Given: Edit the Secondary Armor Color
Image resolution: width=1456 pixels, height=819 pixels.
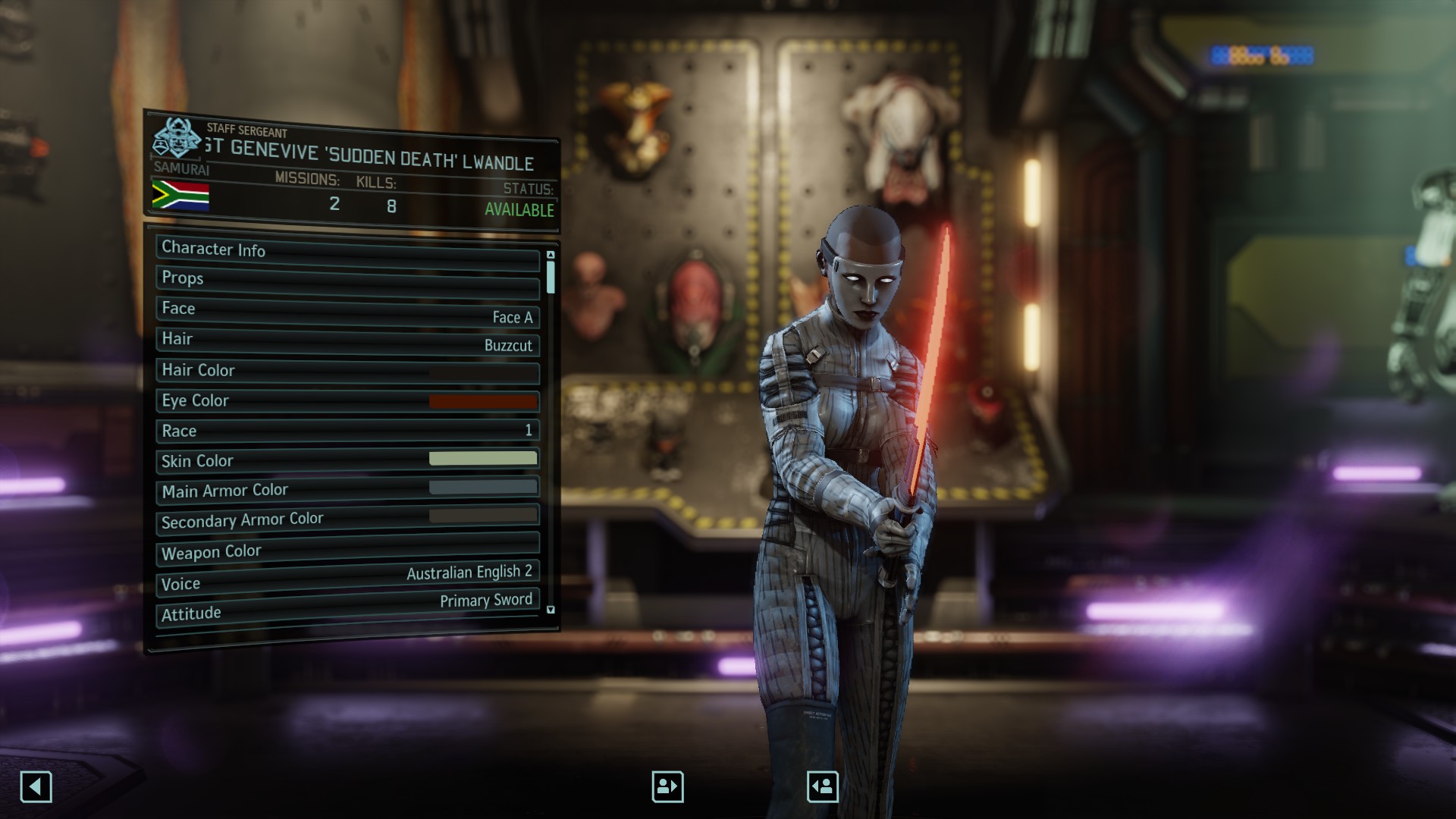Looking at the screenshot, I should coord(347,519).
